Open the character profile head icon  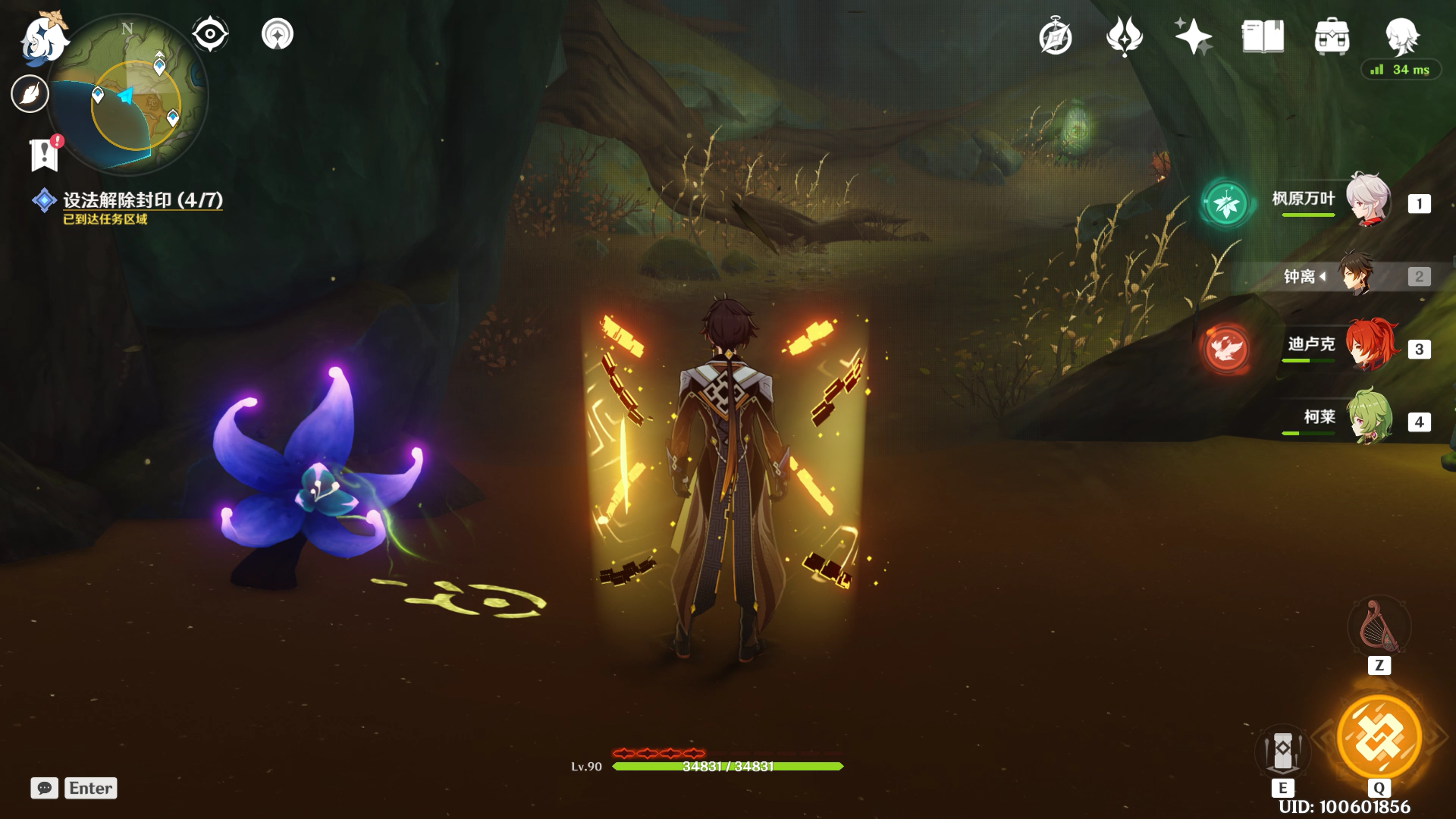[x=1401, y=36]
